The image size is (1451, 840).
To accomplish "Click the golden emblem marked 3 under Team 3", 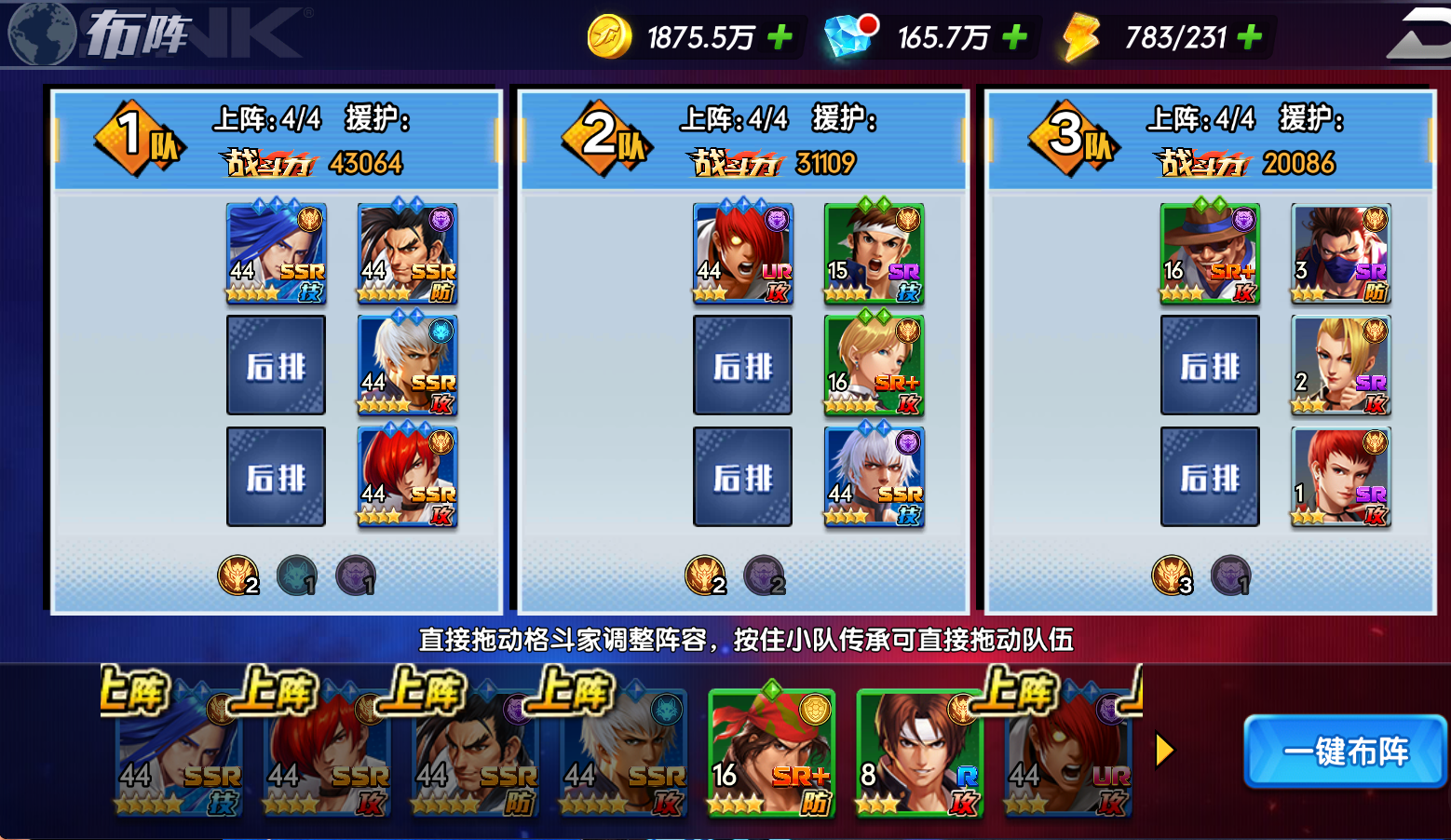I will point(1173,576).
